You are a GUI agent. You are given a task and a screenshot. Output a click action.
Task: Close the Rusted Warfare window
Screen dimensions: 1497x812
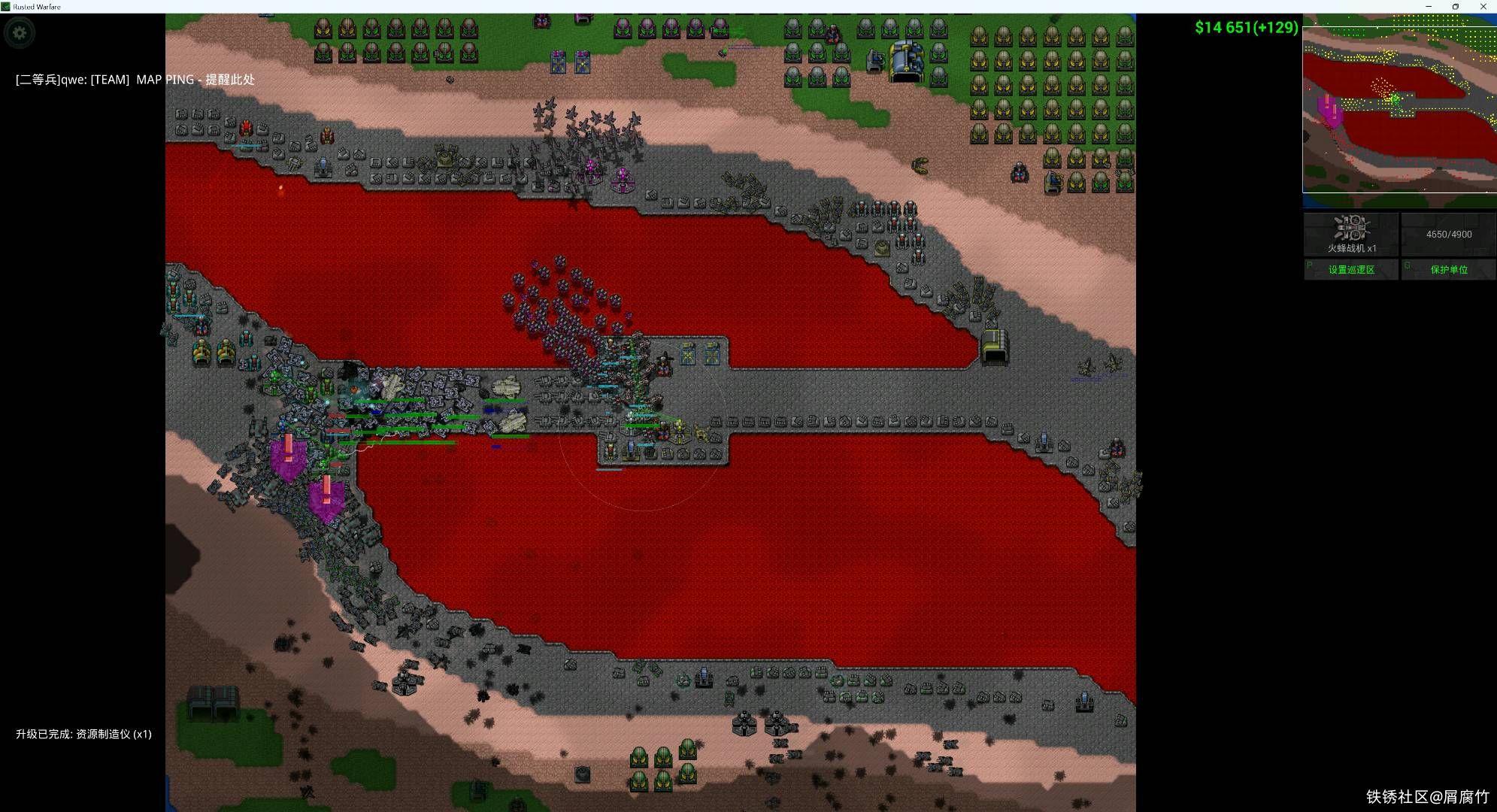(x=1483, y=7)
